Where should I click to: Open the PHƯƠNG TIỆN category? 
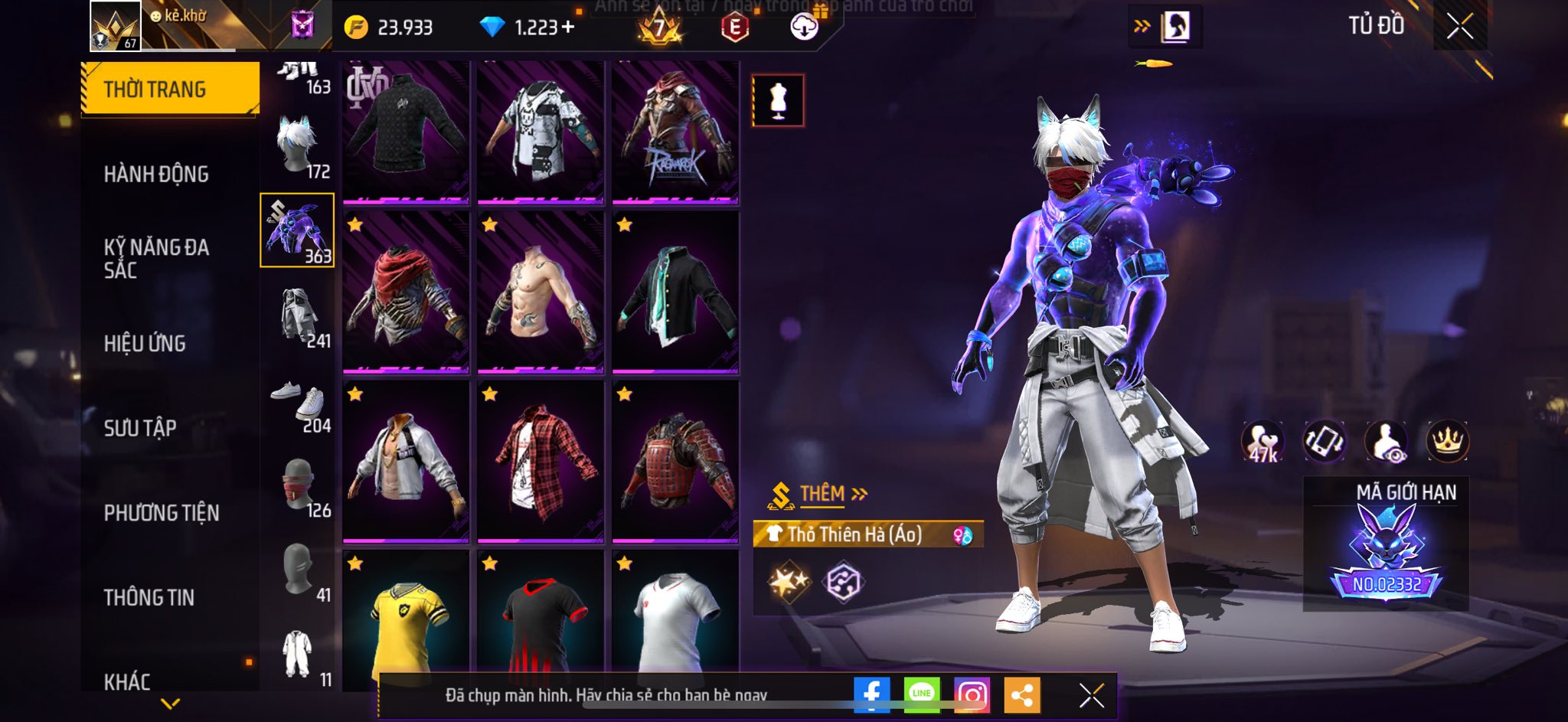(x=162, y=513)
